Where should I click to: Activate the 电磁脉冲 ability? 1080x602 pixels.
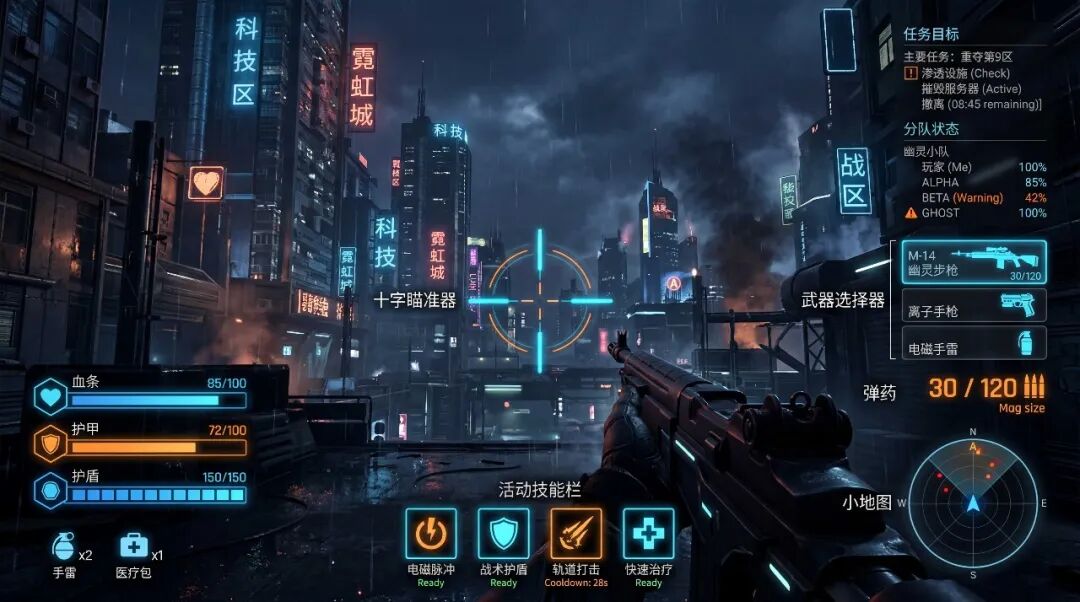pyautogui.click(x=431, y=533)
